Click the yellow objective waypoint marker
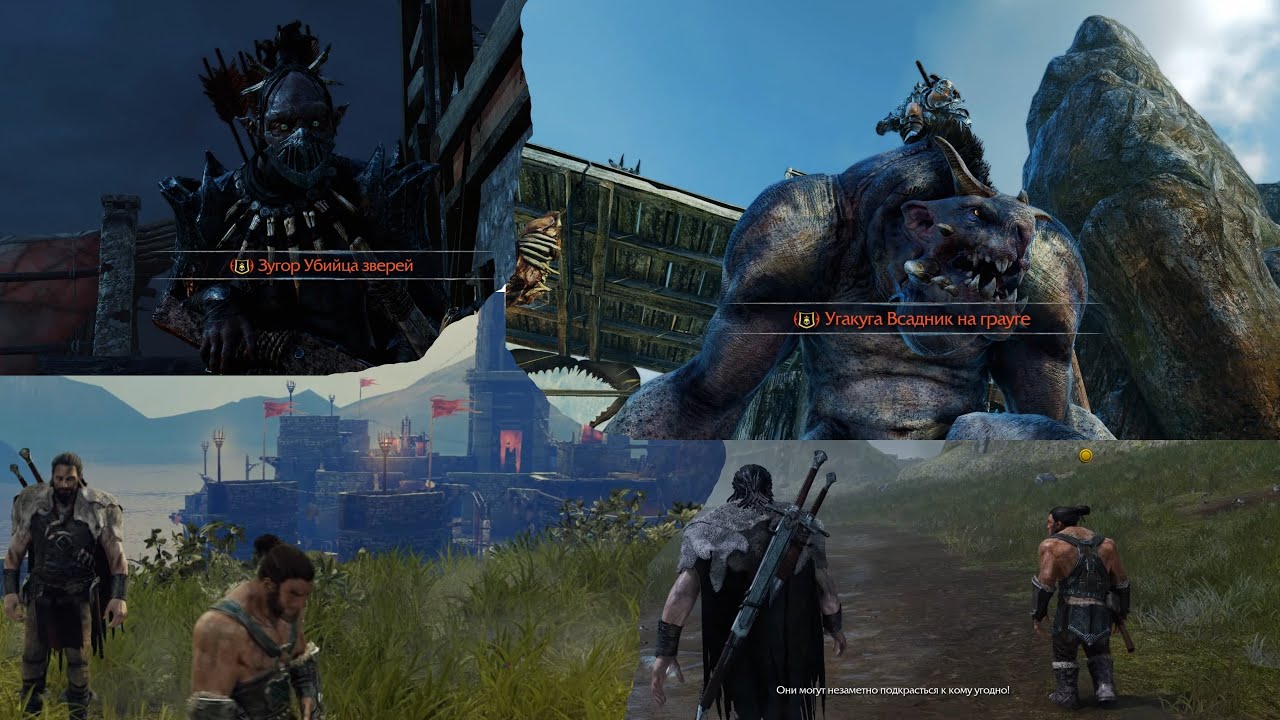 click(x=1085, y=456)
